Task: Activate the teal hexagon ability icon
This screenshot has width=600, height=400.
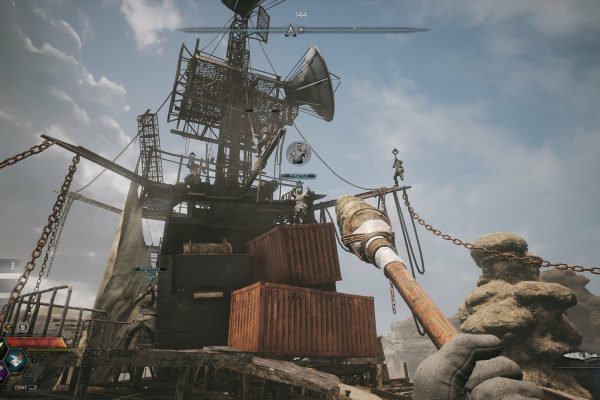Action: pos(15,360)
